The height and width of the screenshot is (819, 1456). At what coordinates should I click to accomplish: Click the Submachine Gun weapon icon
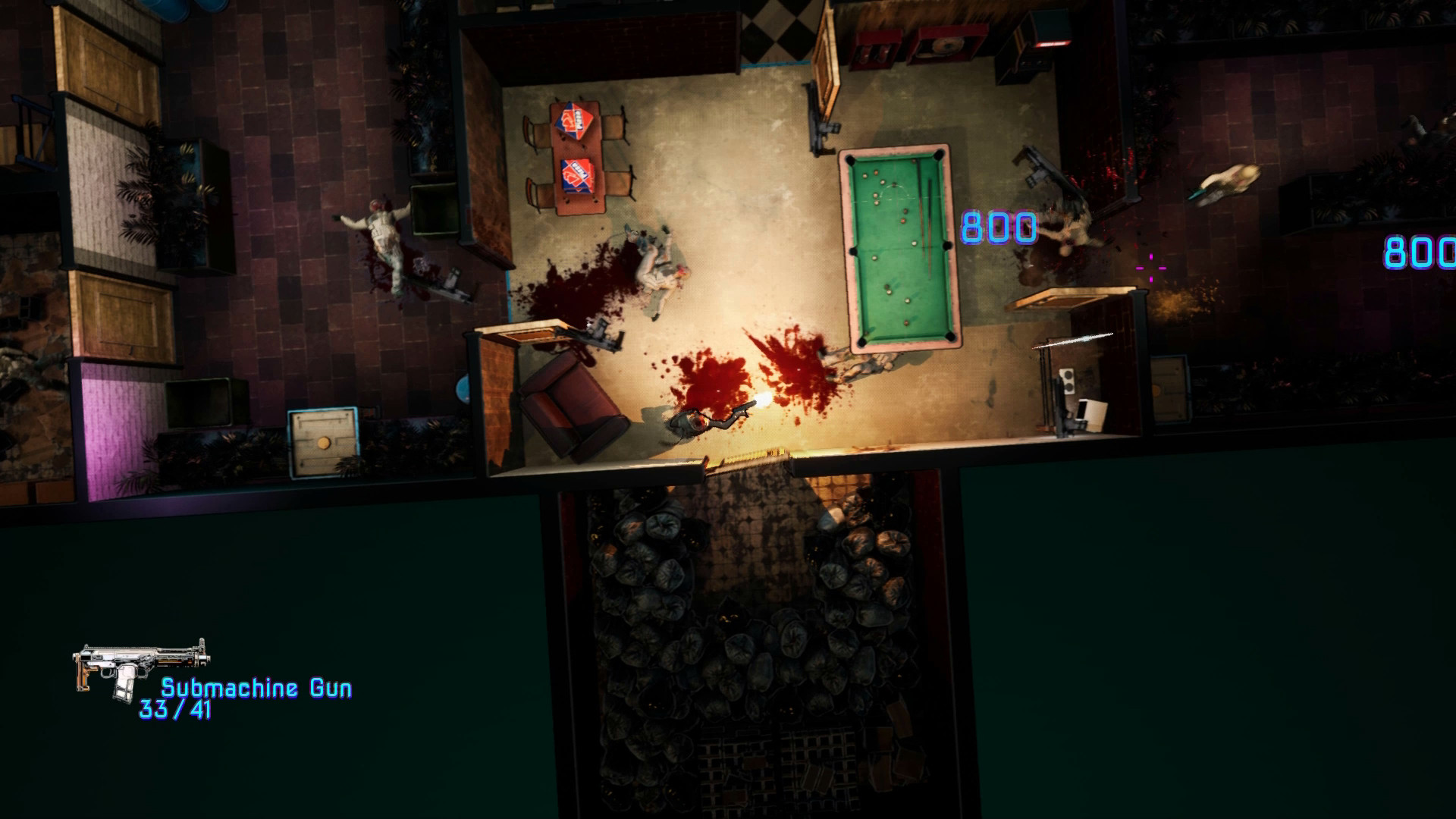click(x=140, y=668)
